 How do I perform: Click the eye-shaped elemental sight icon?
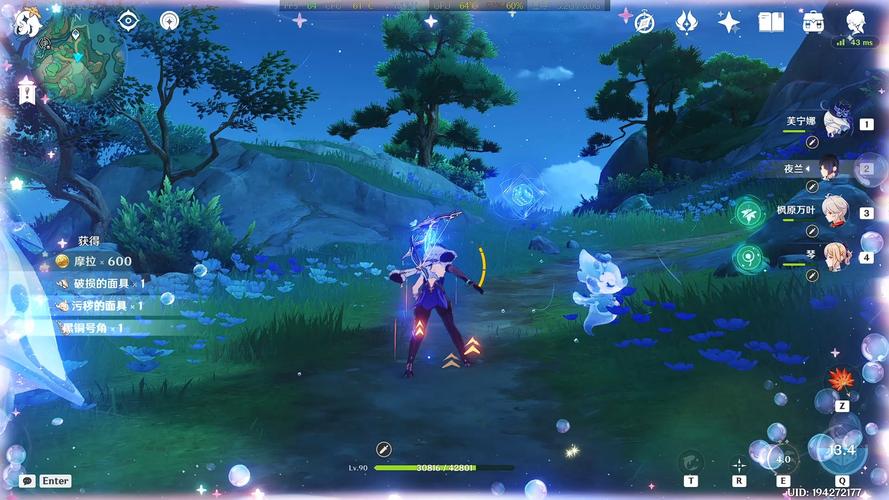[128, 21]
